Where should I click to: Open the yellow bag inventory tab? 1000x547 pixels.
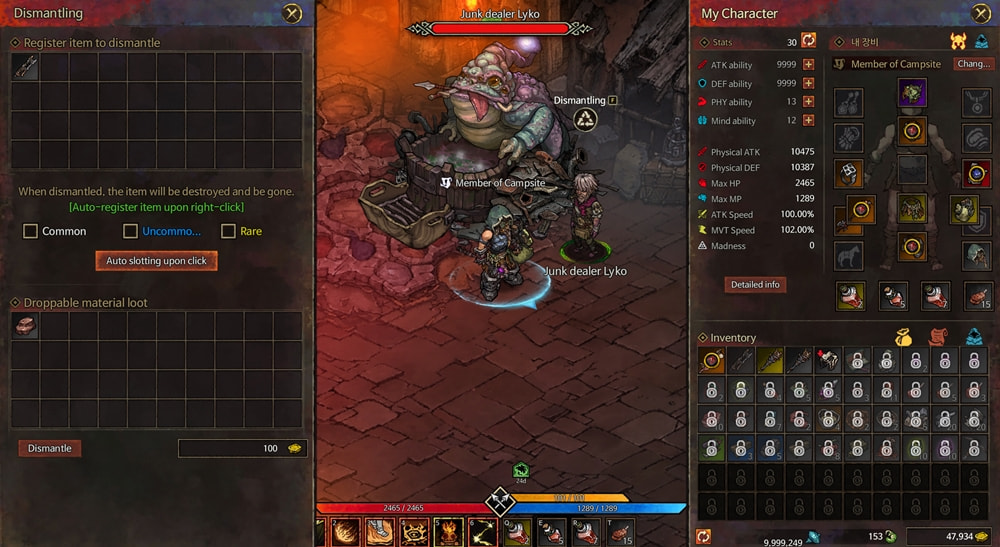(905, 338)
